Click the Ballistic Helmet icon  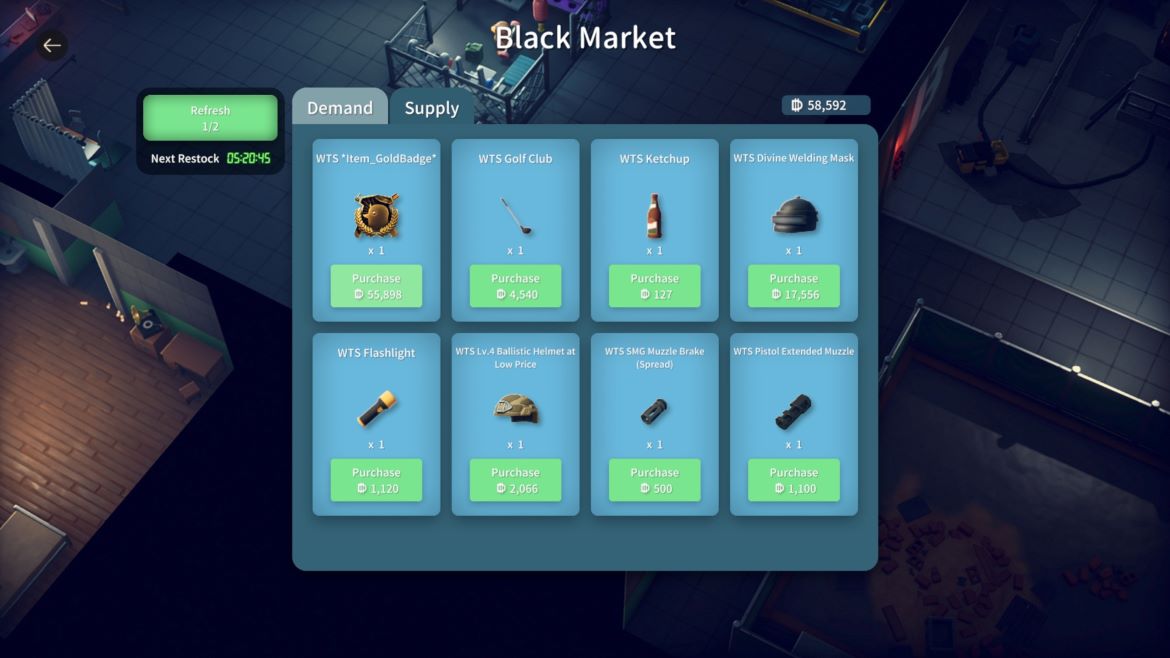pos(515,409)
